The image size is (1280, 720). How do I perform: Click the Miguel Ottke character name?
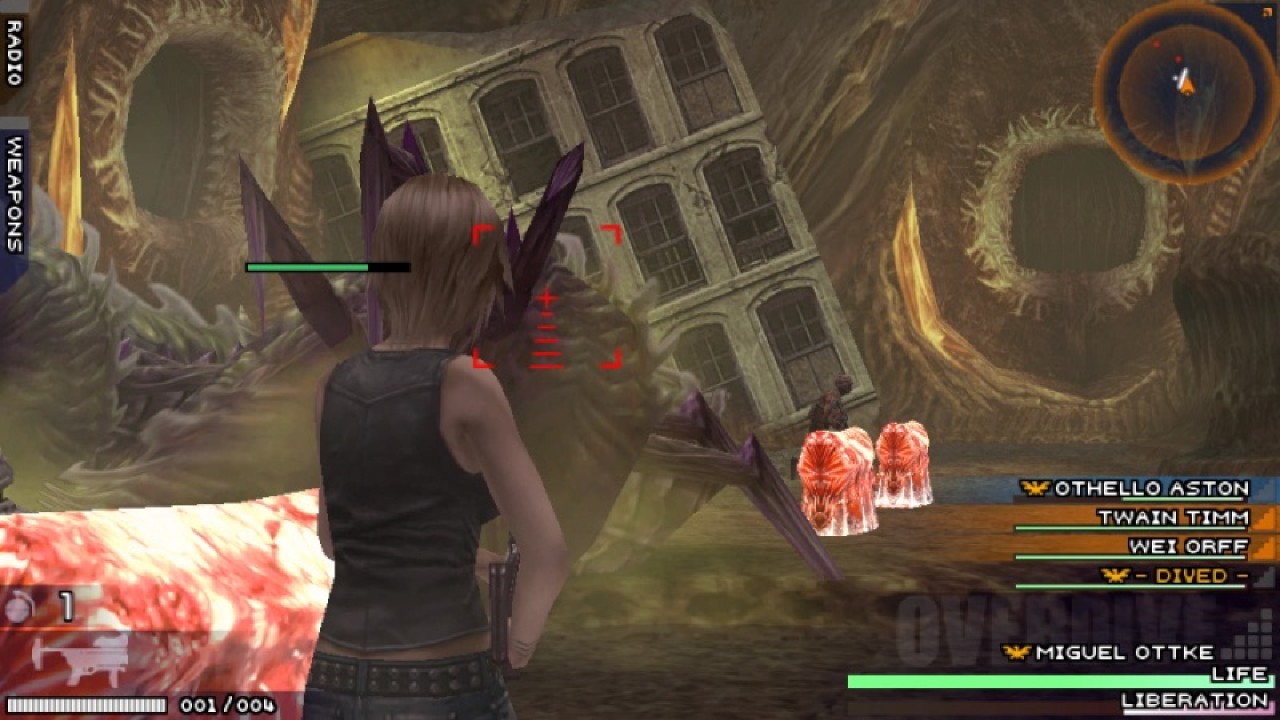(x=1124, y=653)
